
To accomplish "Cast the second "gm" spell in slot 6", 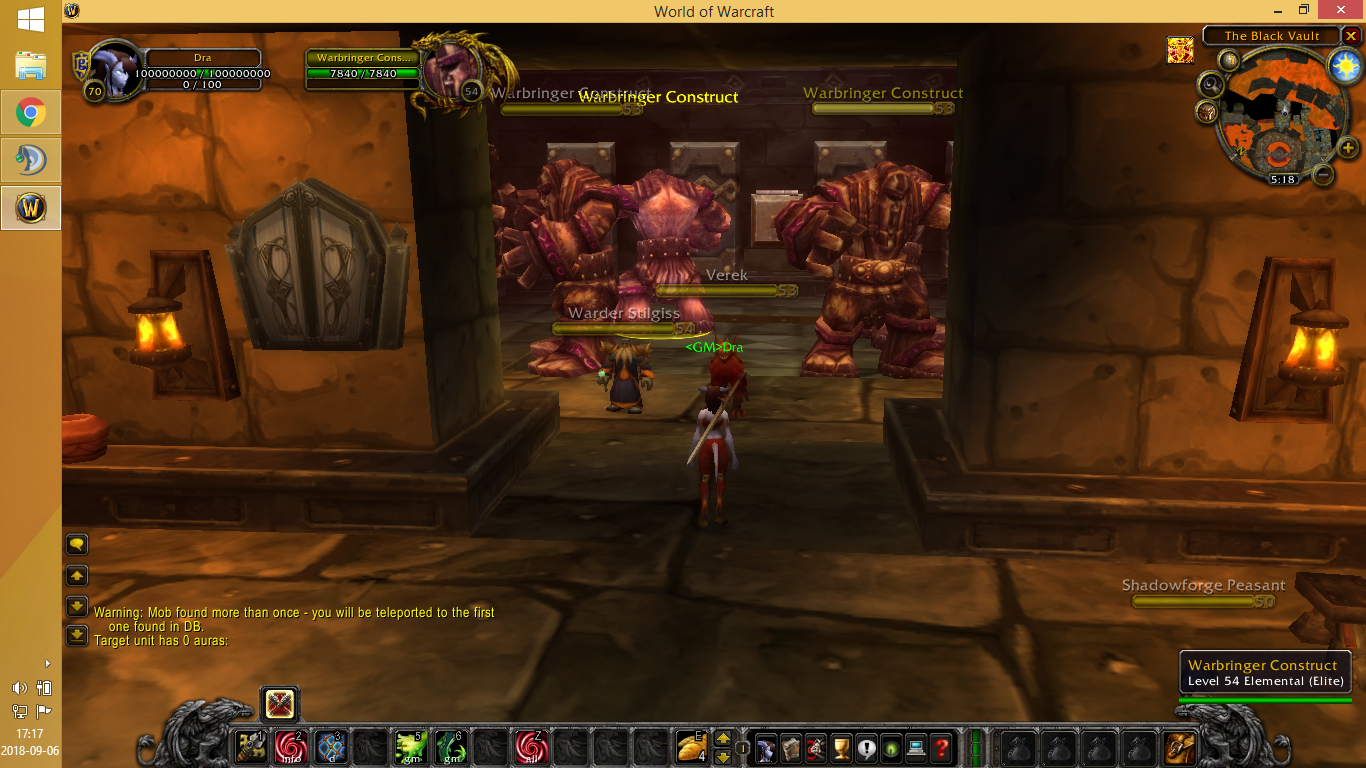I will (451, 748).
